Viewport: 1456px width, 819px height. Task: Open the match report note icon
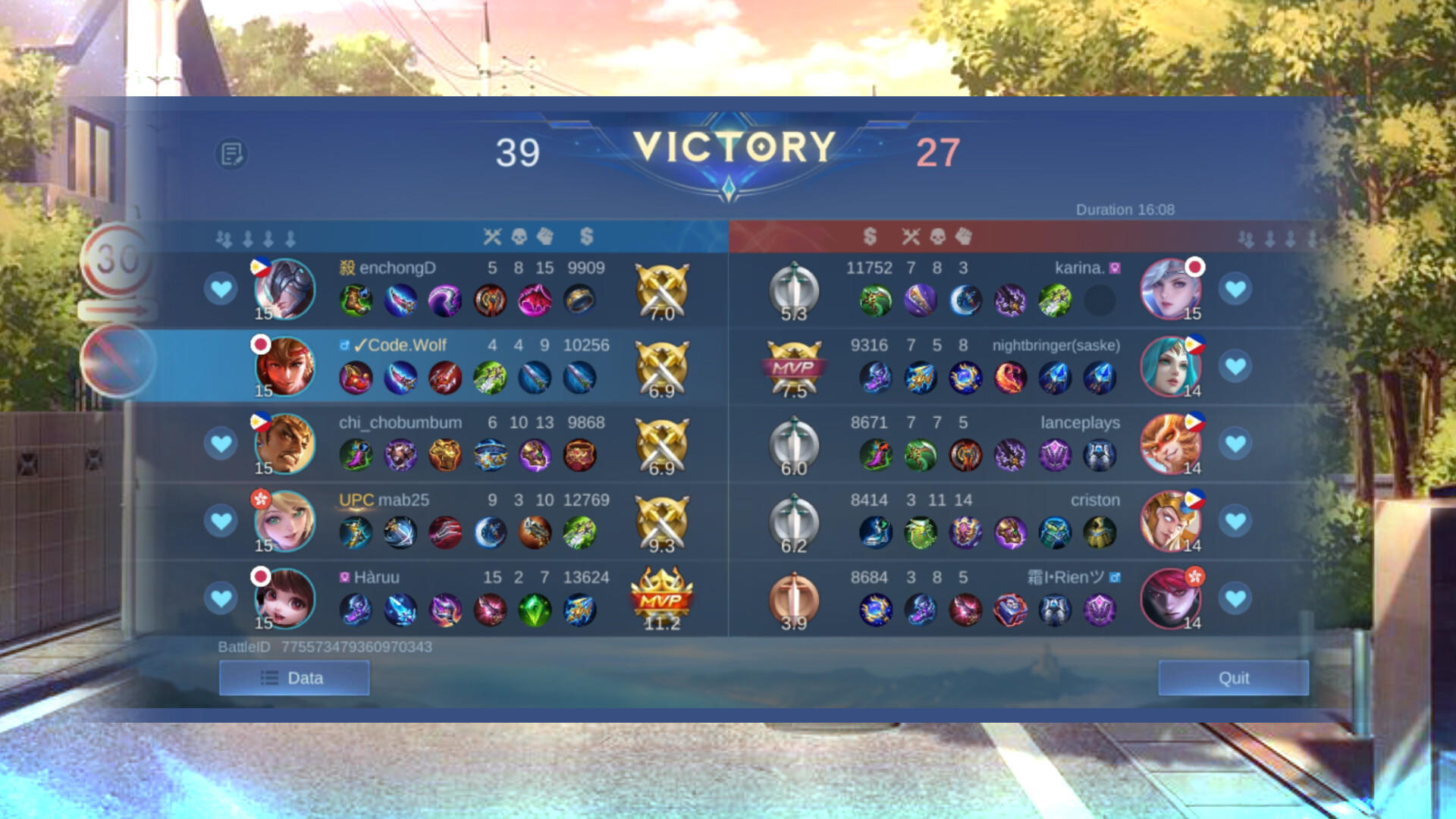(x=231, y=152)
